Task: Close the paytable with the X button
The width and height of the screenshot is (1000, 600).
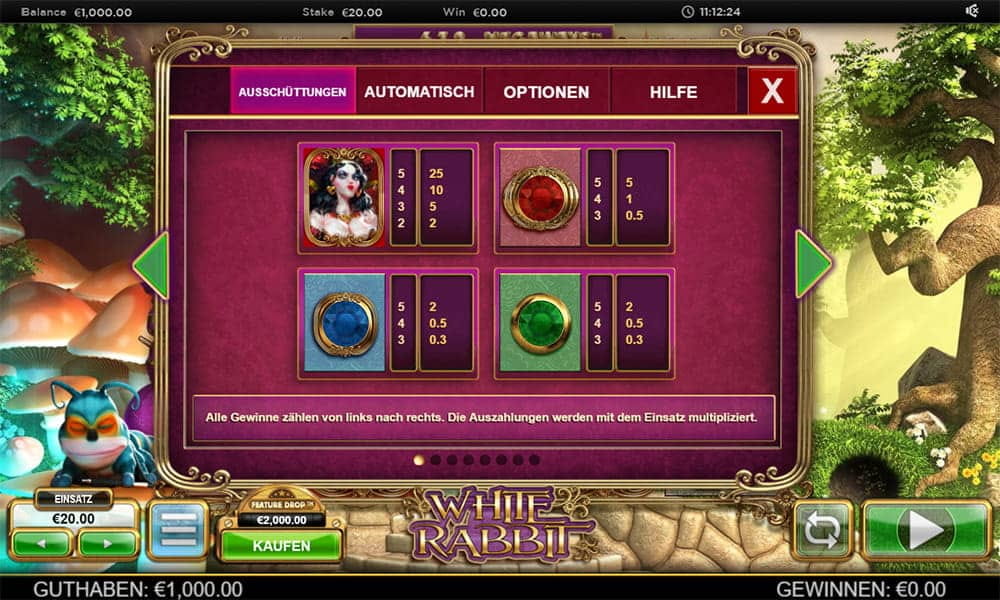Action: pos(772,92)
